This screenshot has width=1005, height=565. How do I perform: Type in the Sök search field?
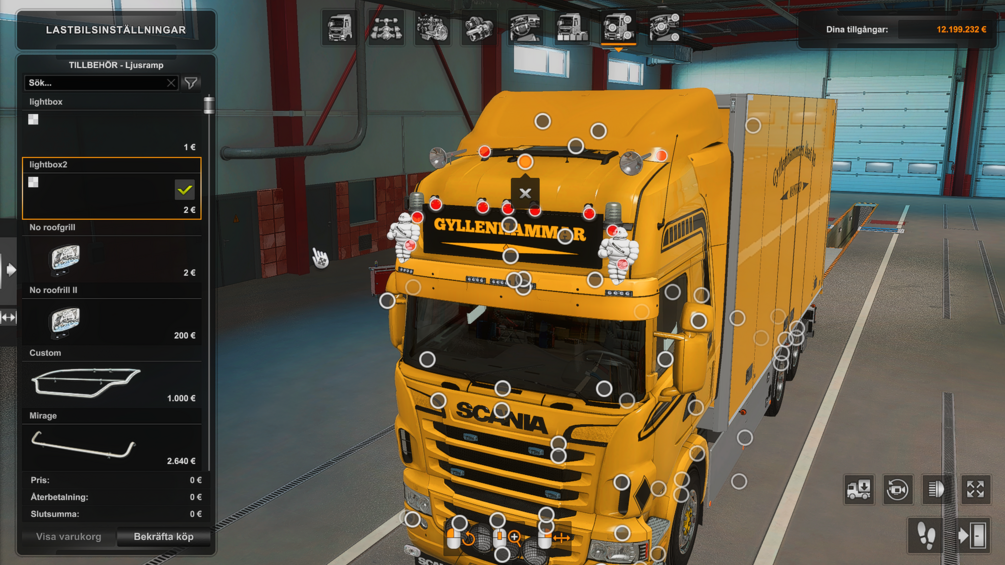[x=95, y=84]
